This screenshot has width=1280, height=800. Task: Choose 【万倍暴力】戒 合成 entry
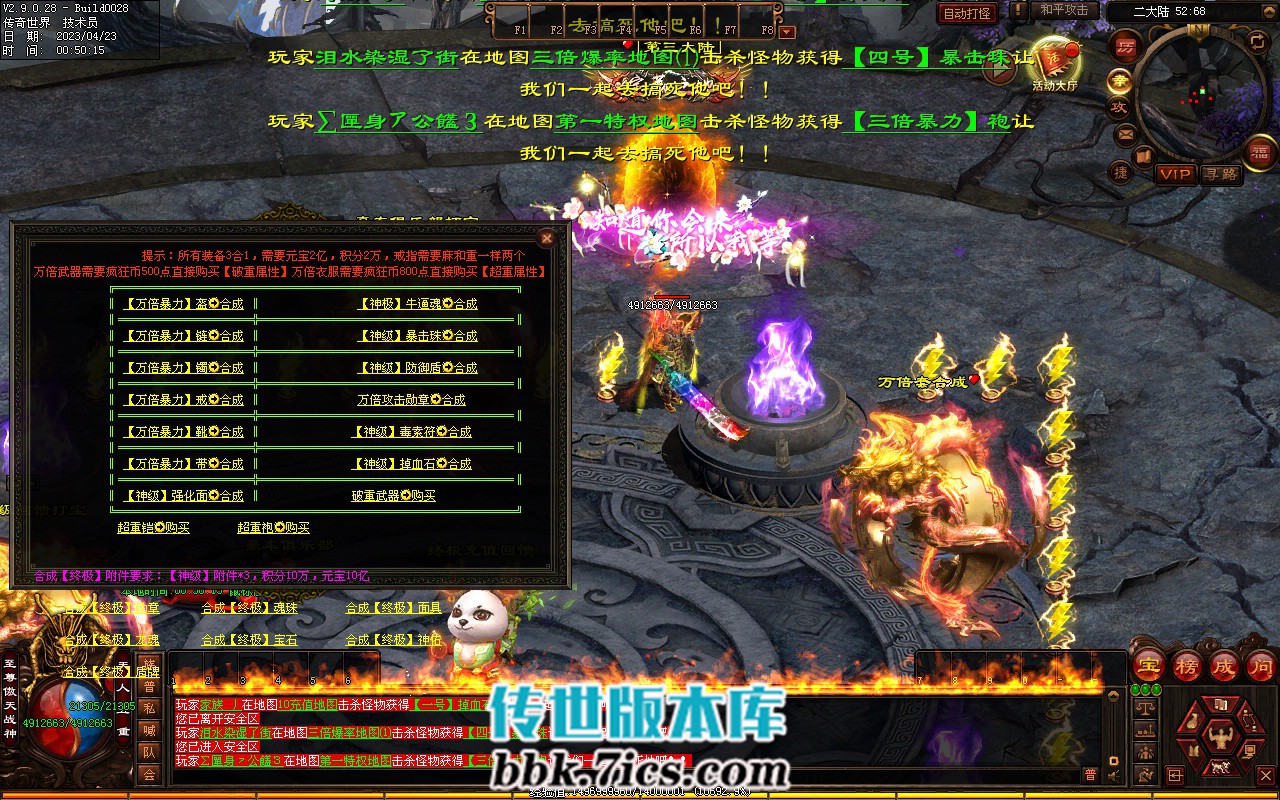click(183, 400)
